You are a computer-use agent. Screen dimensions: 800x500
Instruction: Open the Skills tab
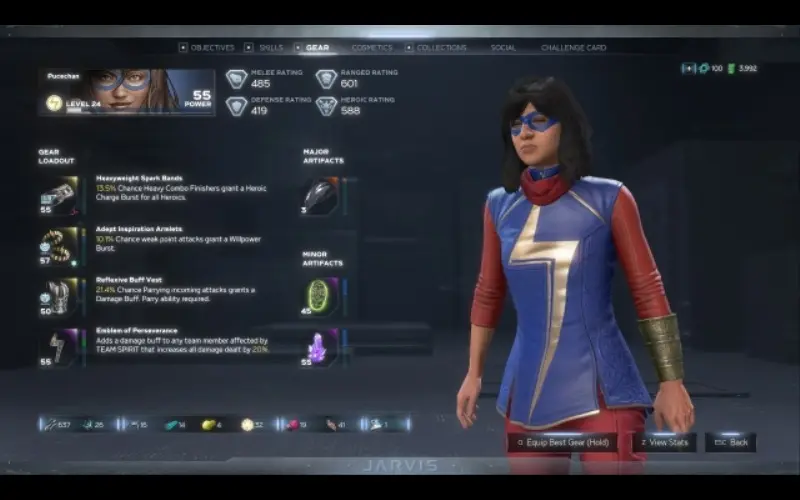coord(270,47)
